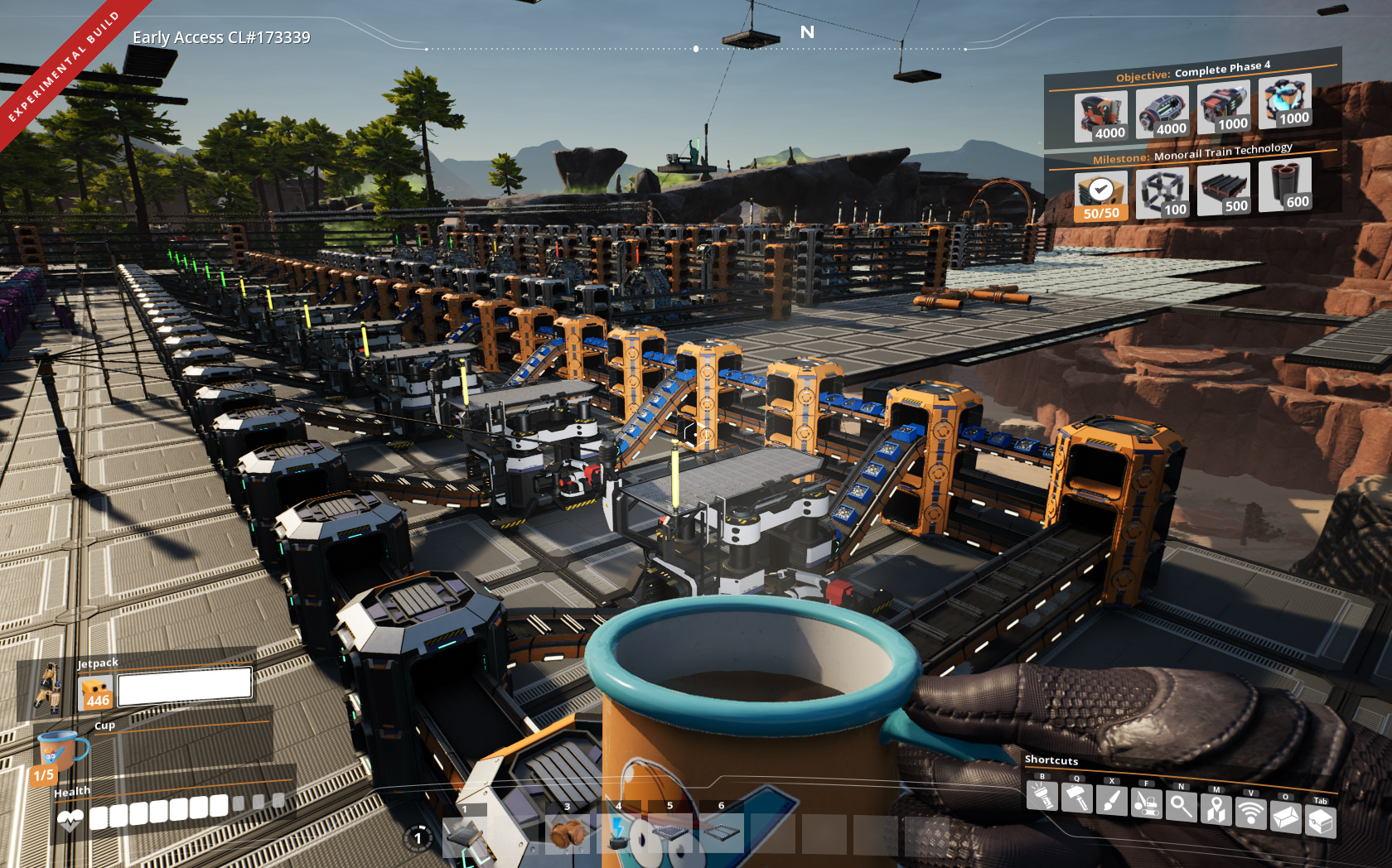Choose the power pole hotbar slot
Image resolution: width=1392 pixels, height=868 pixels.
tap(618, 833)
